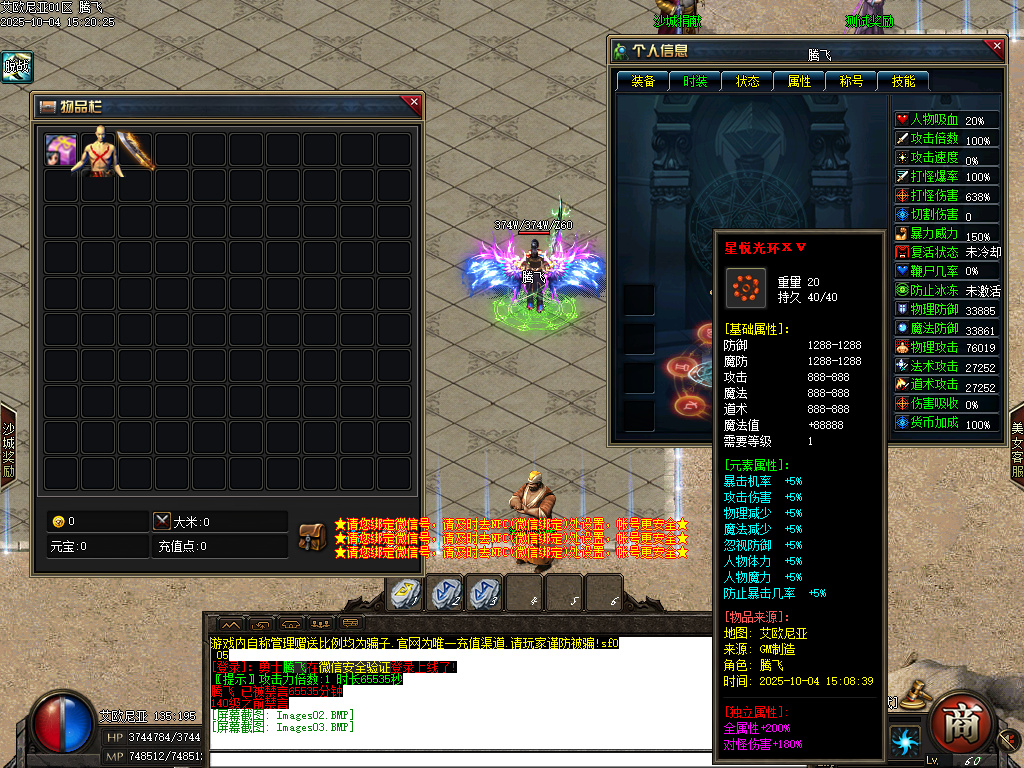The height and width of the screenshot is (768, 1024).
Task: Toggle the muted sound speaker button
Action: pyautogui.click(x=1010, y=739)
